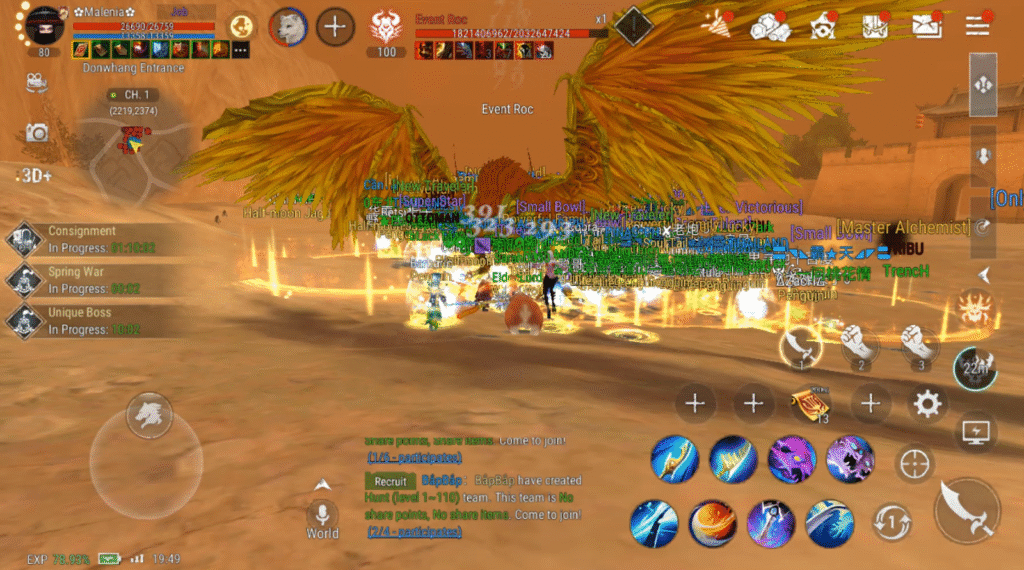This screenshot has width=1024, height=570.
Task: Open Malenia's character portrait
Action: coord(44,25)
